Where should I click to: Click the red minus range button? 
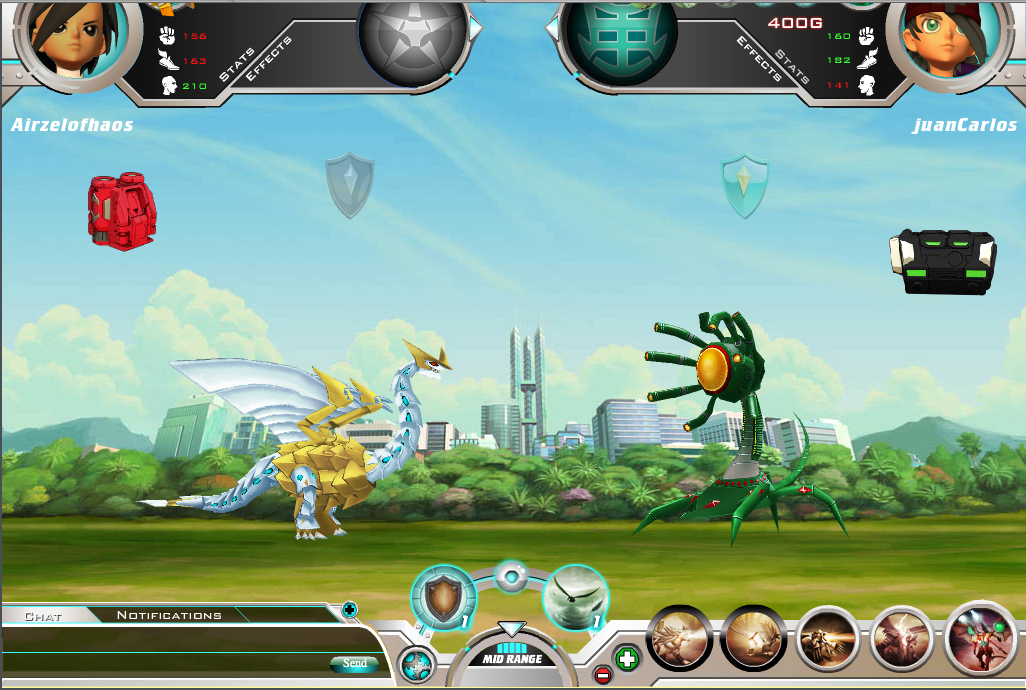pyautogui.click(x=602, y=675)
